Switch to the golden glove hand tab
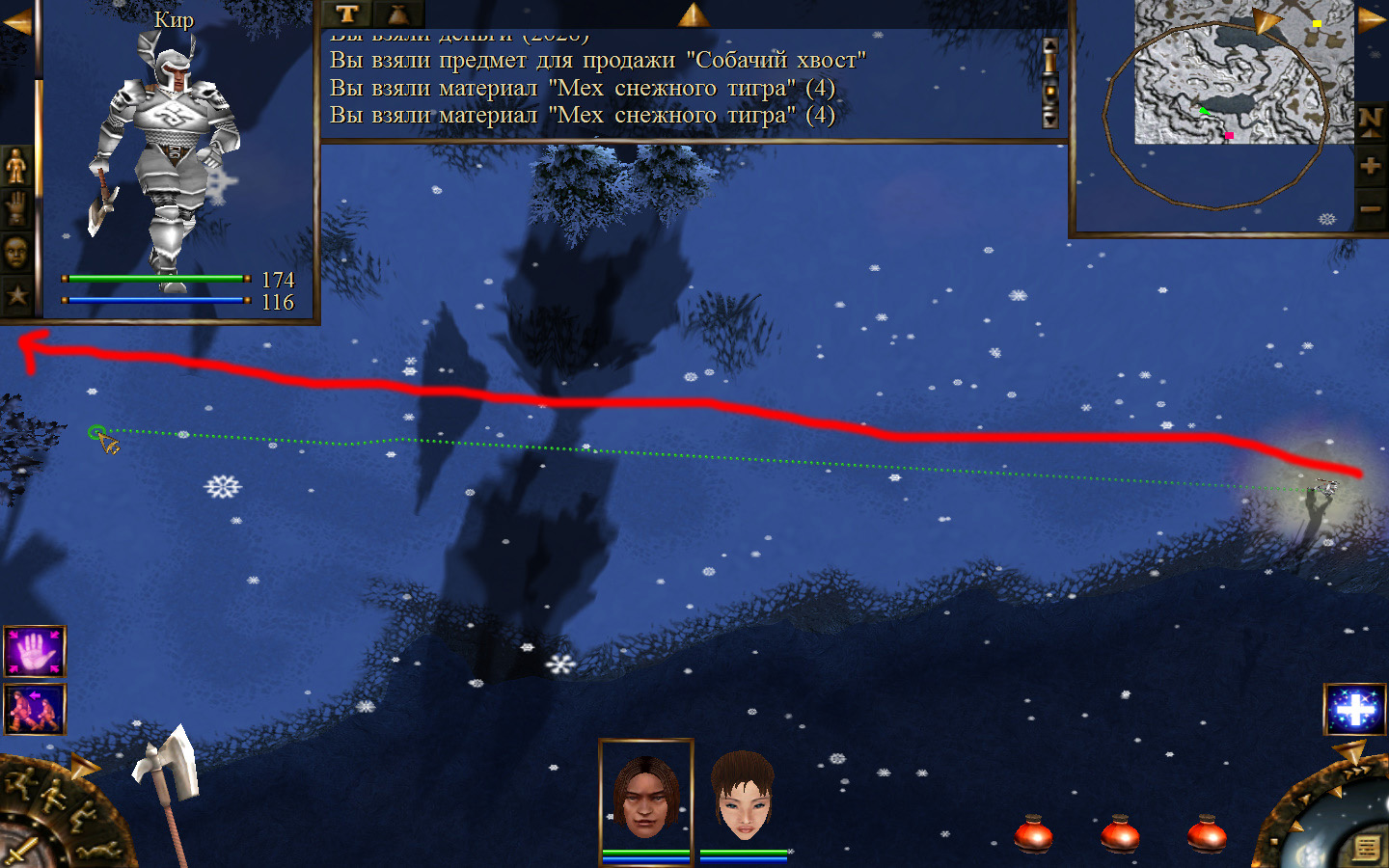 tap(16, 208)
